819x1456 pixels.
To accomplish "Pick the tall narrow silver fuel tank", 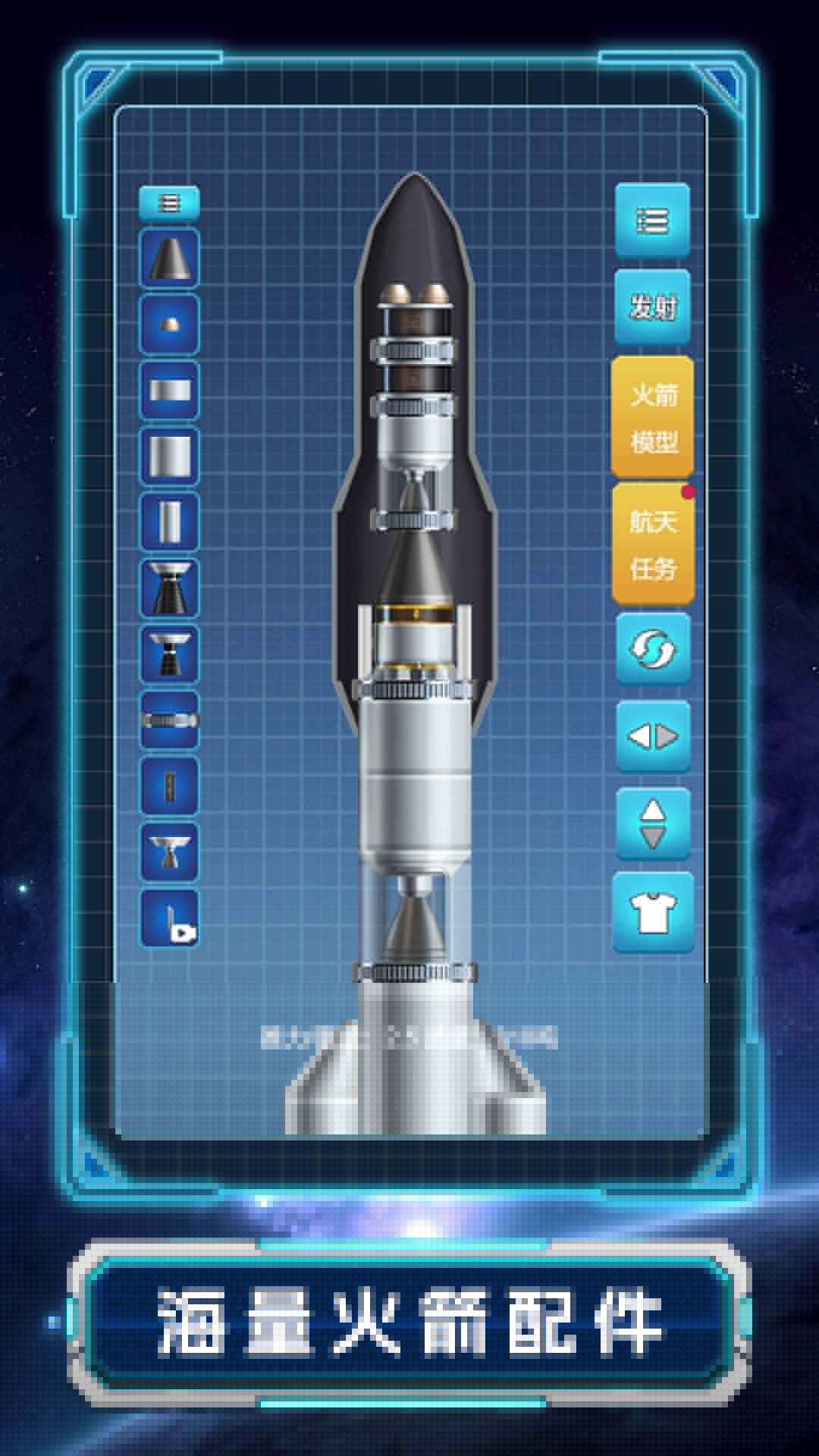I will point(169,522).
